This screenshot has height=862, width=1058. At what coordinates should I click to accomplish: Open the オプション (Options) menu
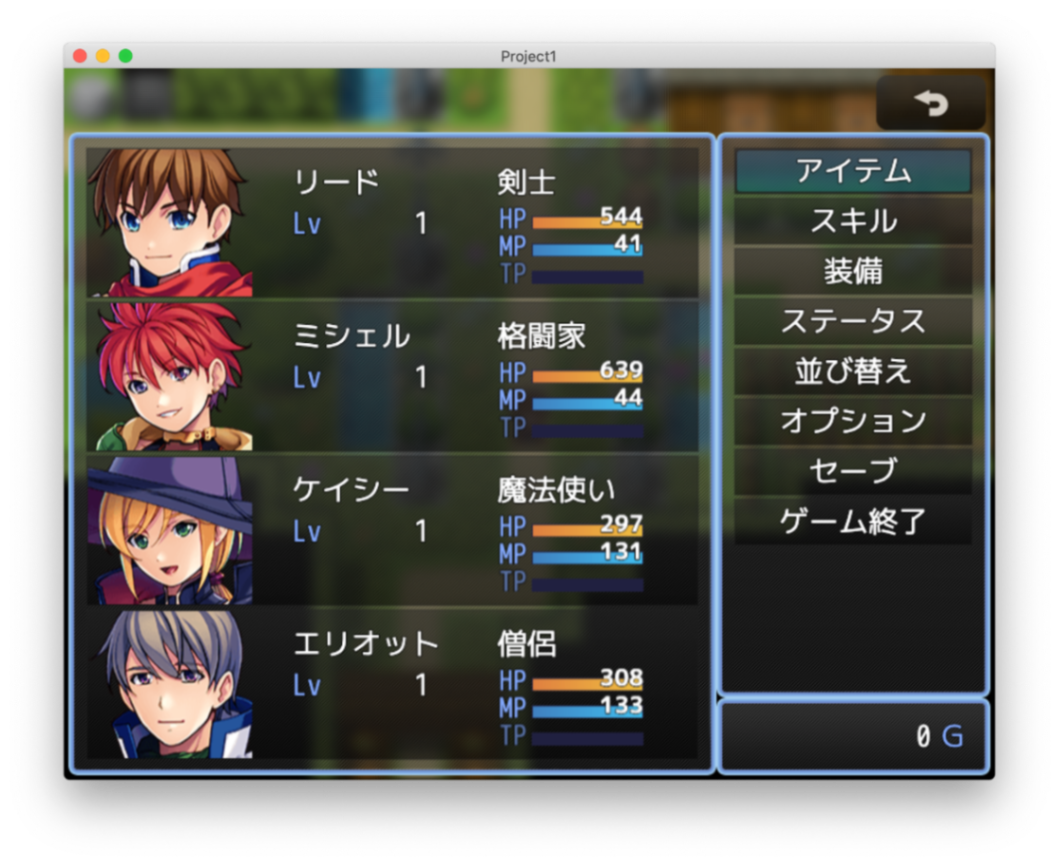coord(853,421)
